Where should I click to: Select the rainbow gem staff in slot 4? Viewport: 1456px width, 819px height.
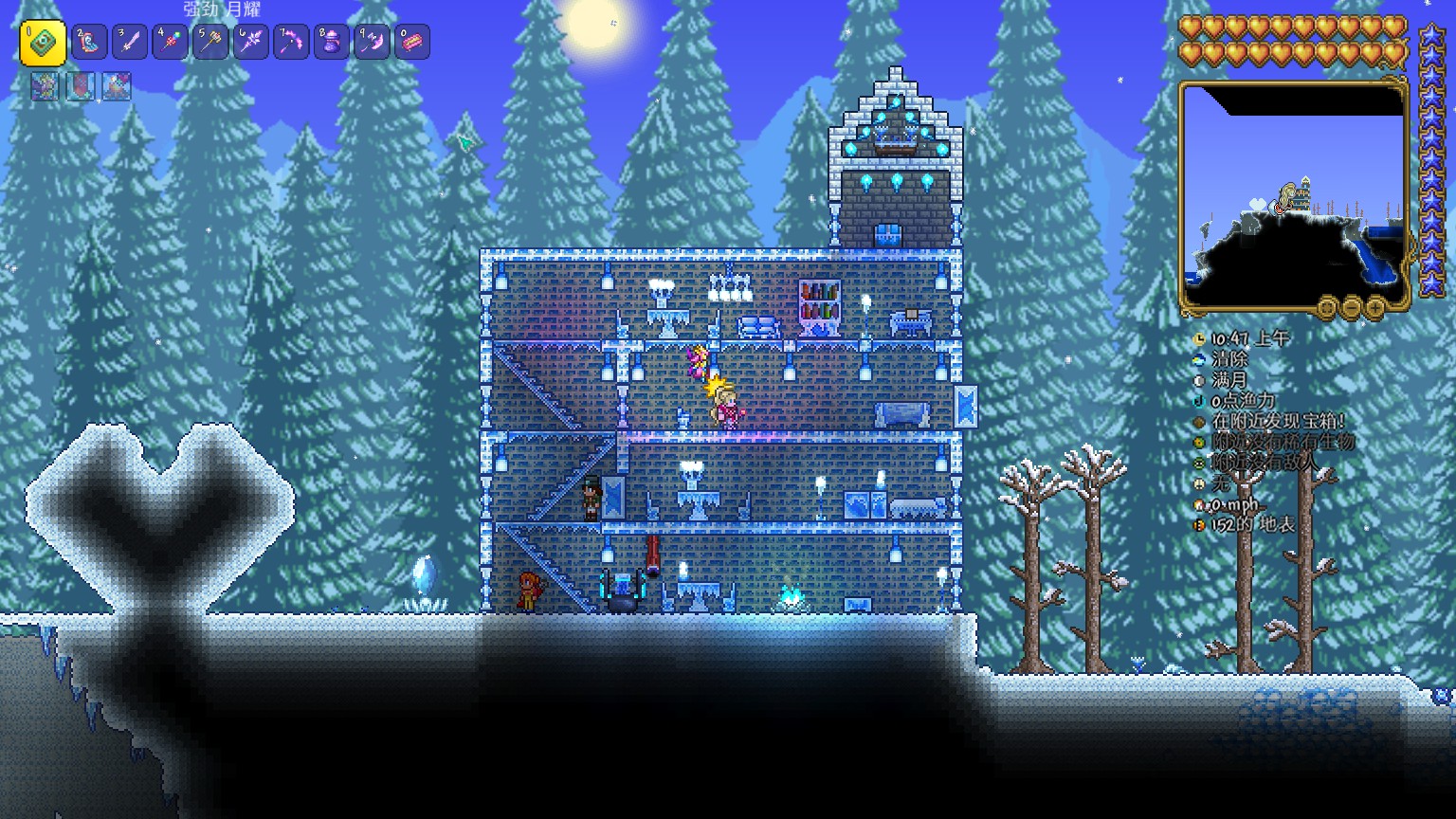[171, 43]
